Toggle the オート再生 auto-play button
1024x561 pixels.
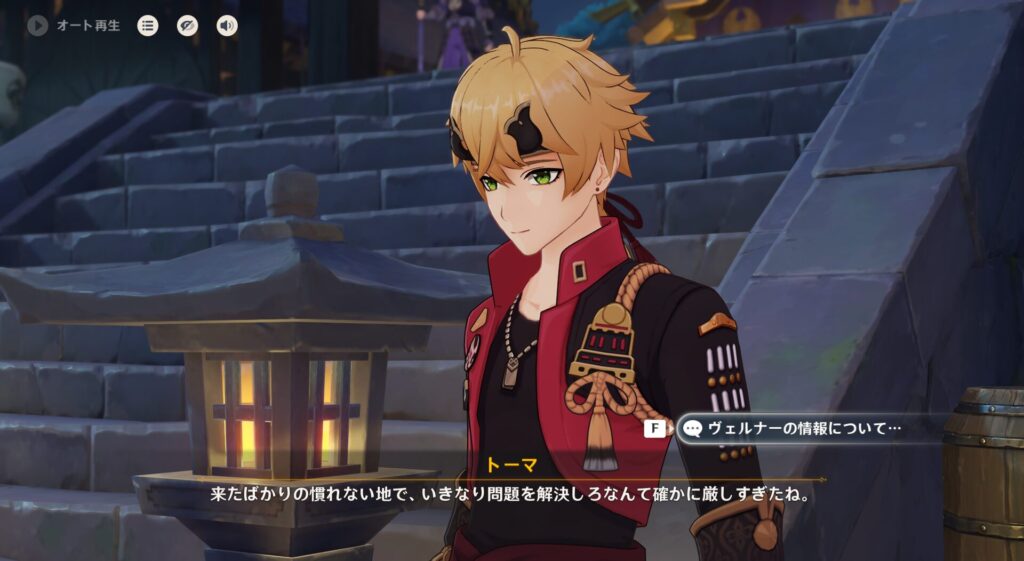click(x=39, y=26)
